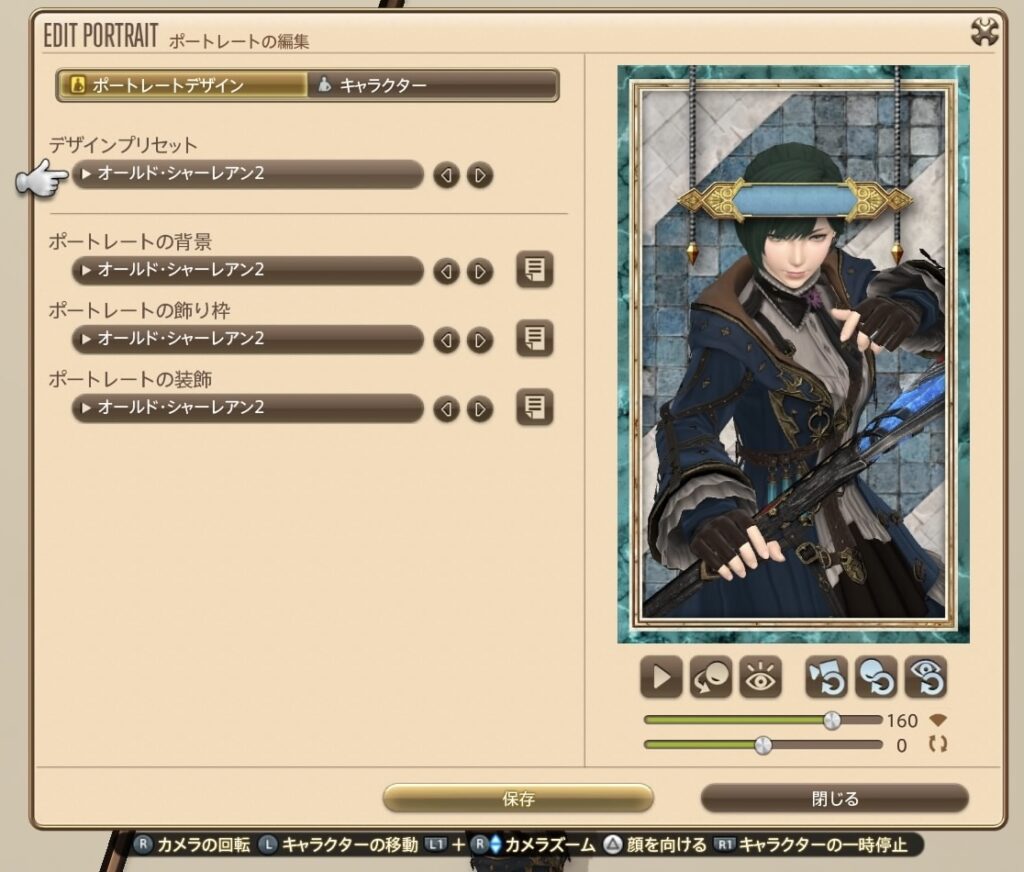The width and height of the screenshot is (1024, 872).
Task: Select next portrait frame arrow
Action: (x=480, y=340)
